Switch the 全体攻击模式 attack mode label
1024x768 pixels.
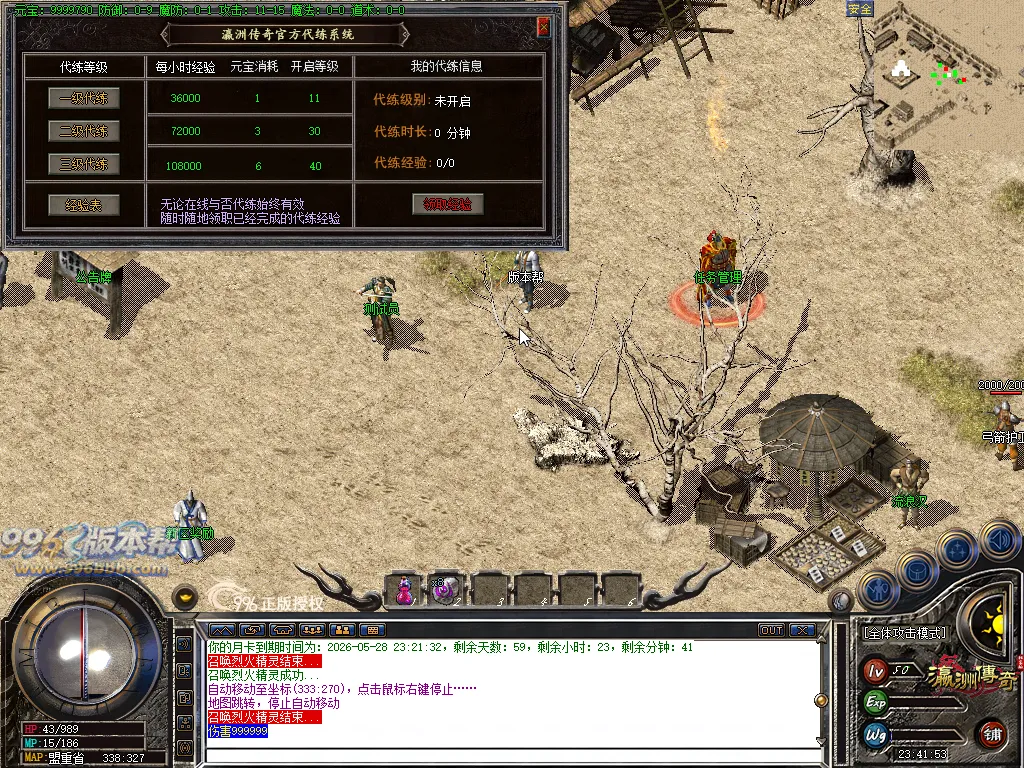coord(904,633)
